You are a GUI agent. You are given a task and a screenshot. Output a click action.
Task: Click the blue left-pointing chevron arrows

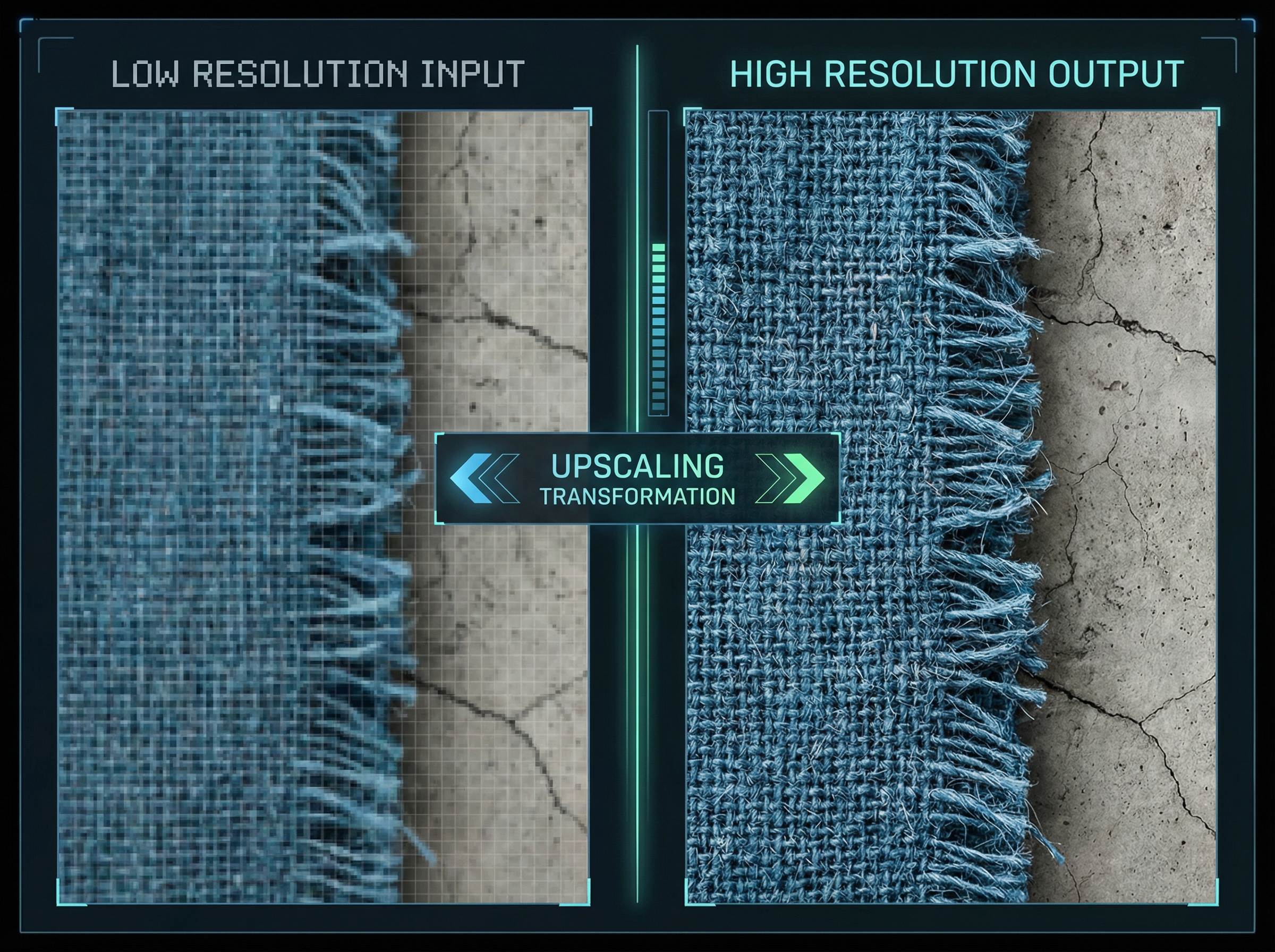pyautogui.click(x=483, y=478)
